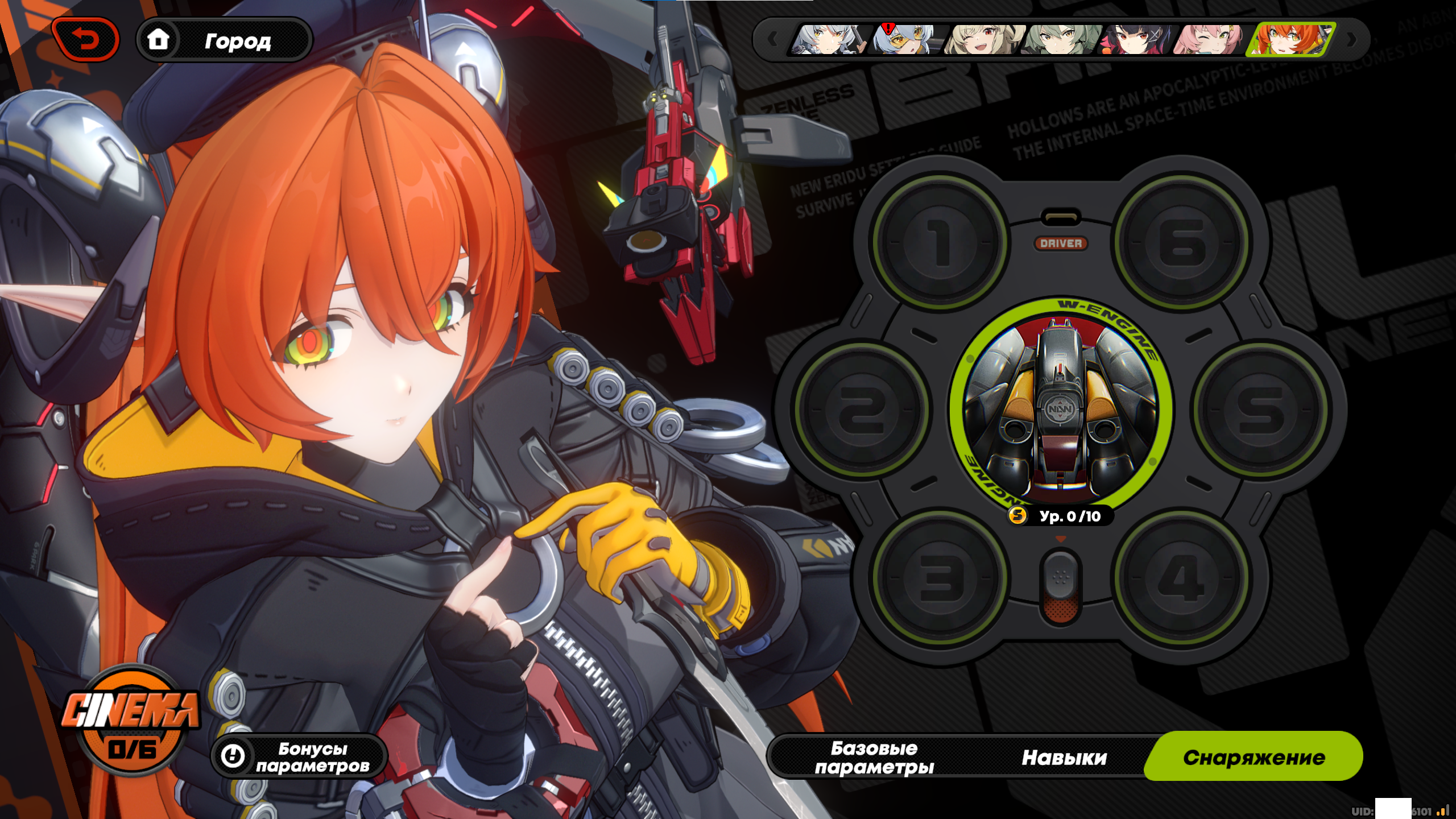Show the Бонусы параметров details
This screenshot has height=819, width=1456.
point(300,757)
